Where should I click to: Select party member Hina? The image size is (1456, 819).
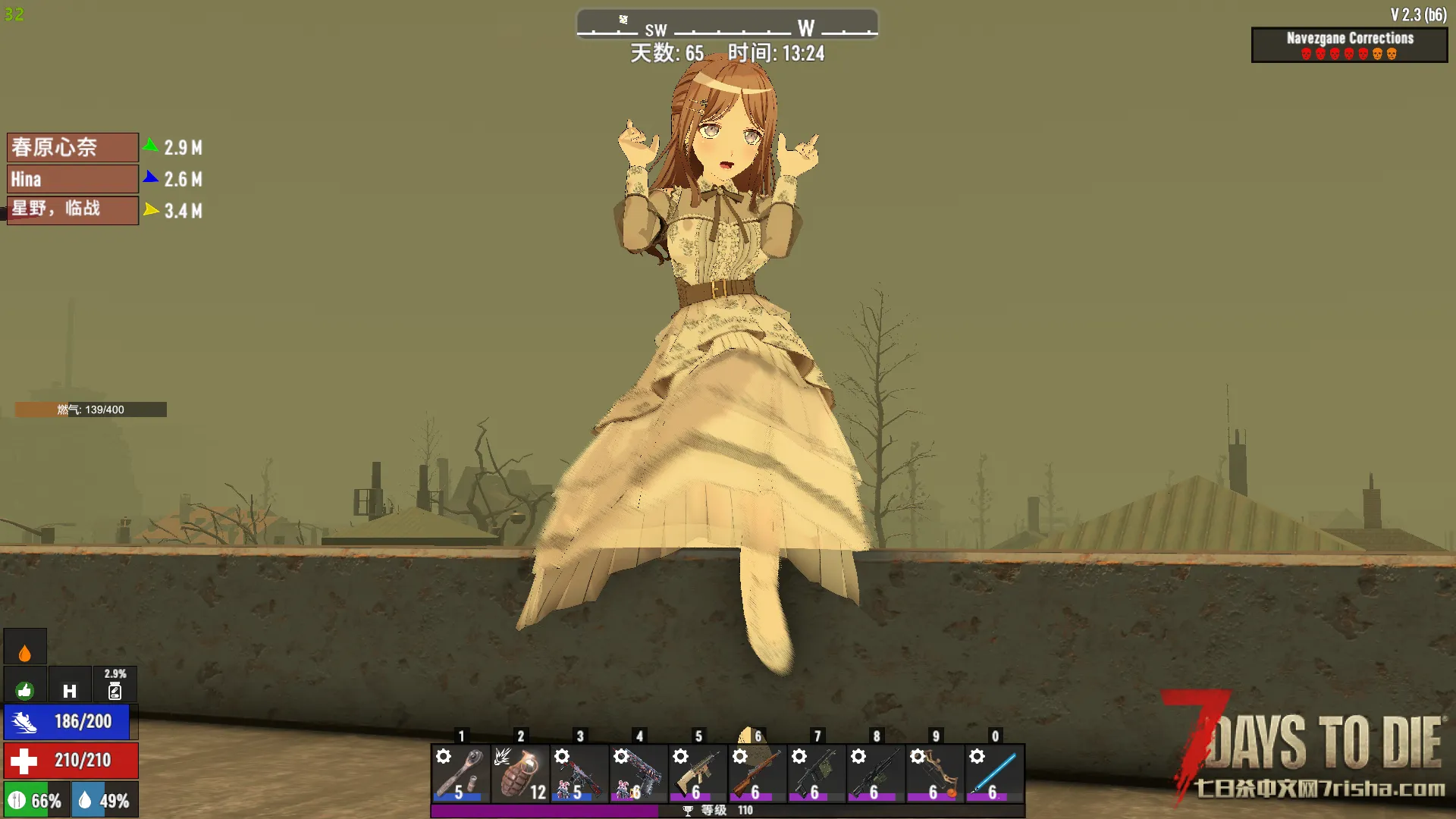[x=73, y=179]
